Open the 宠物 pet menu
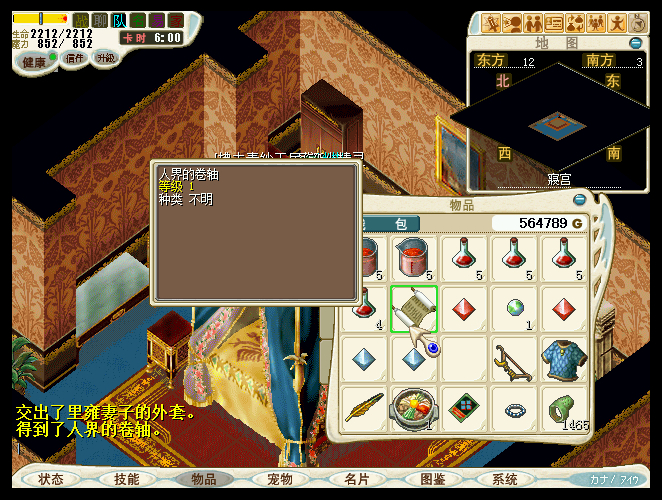662x500 pixels. pos(279,479)
